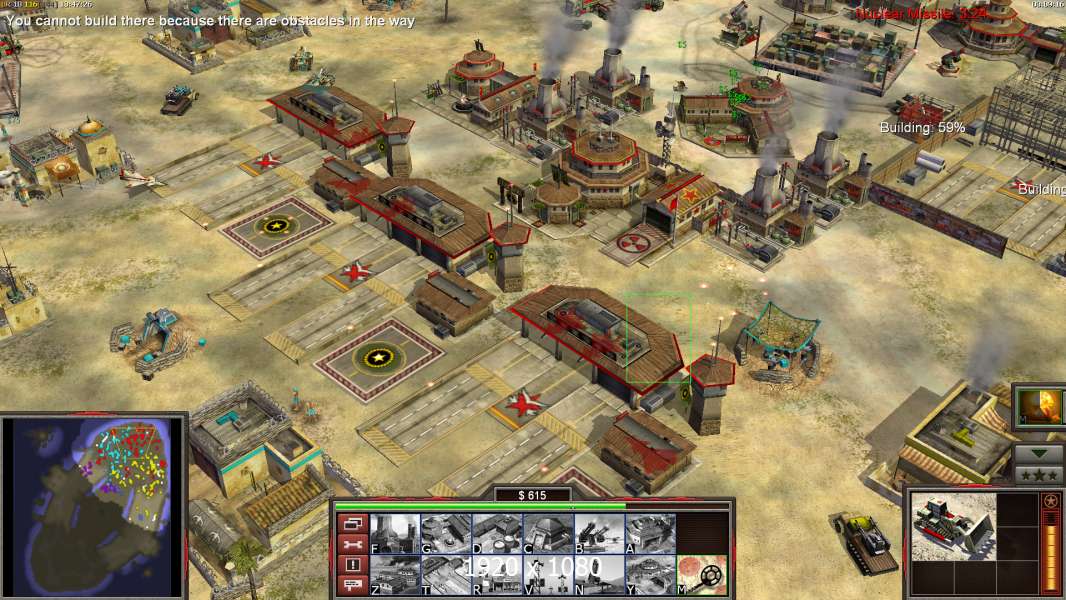The image size is (1066, 600).
Task: Click the exclamation mark beacon button
Action: [x=351, y=565]
